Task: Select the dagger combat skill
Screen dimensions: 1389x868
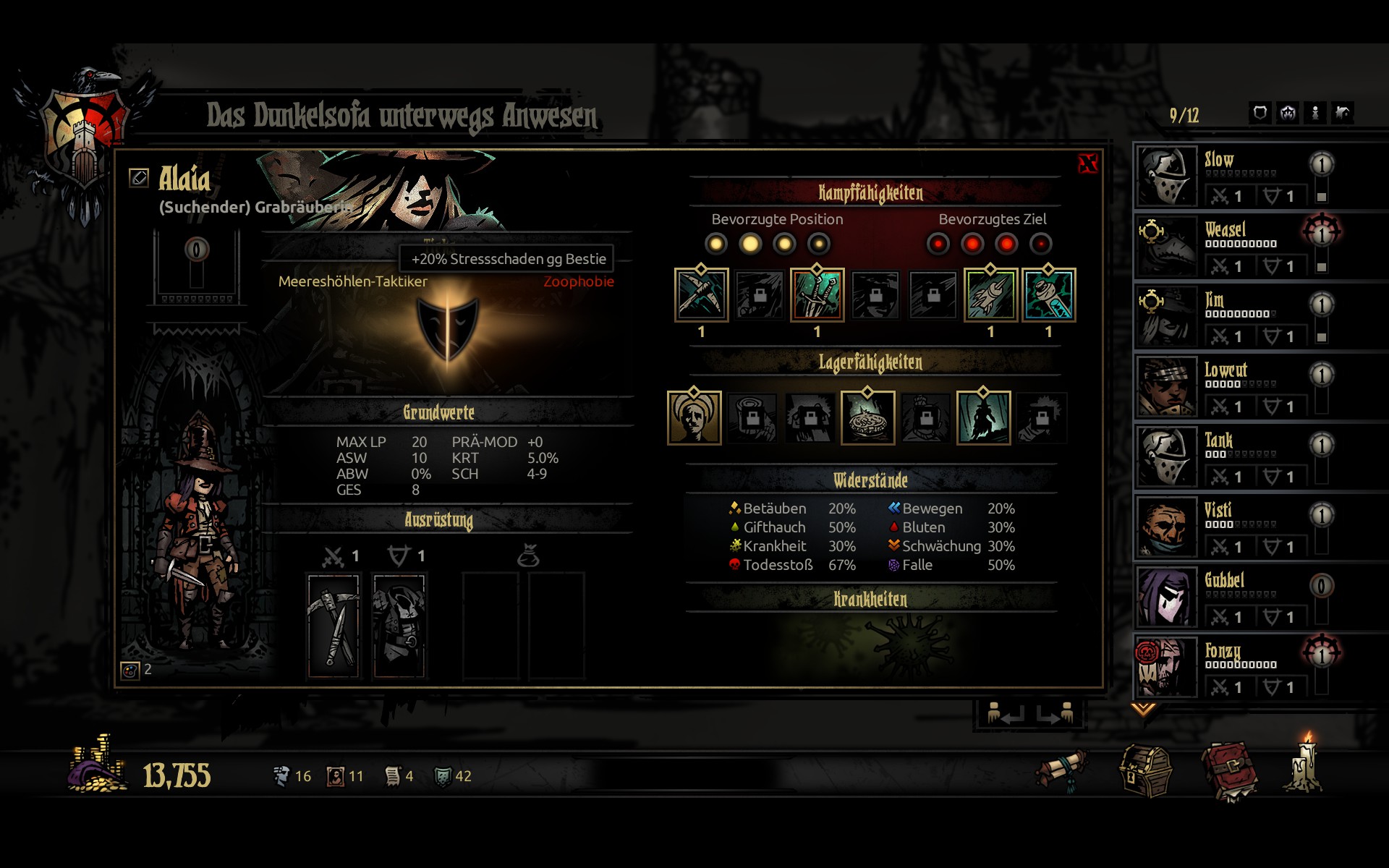Action: 817,295
